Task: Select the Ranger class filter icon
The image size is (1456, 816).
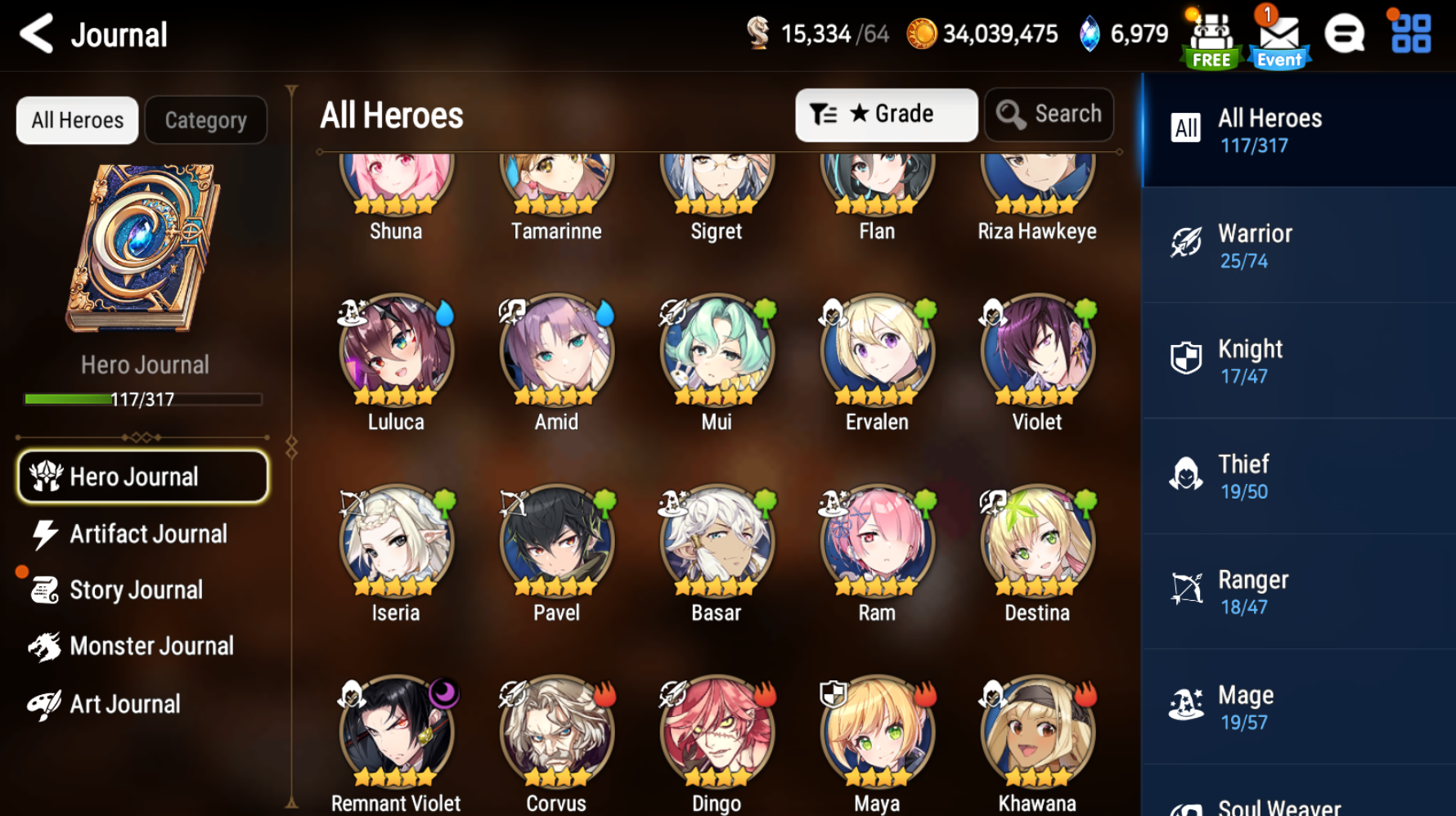Action: [x=1185, y=590]
